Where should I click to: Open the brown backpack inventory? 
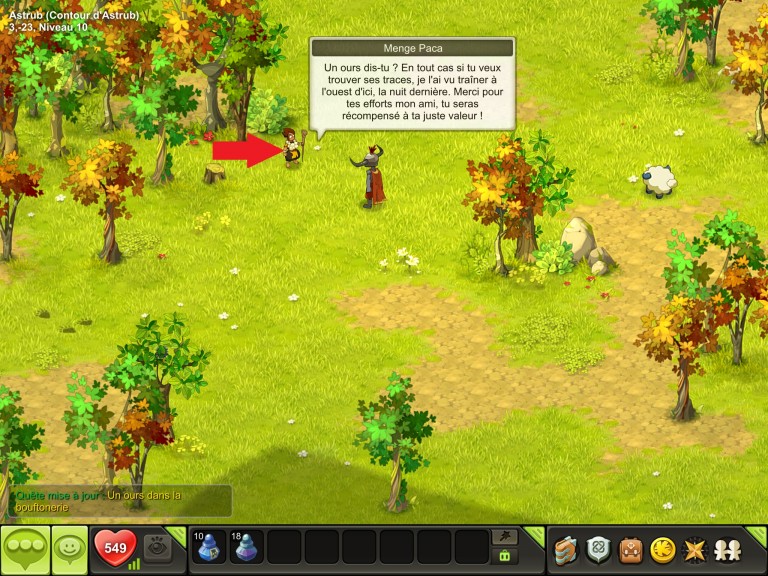point(629,549)
